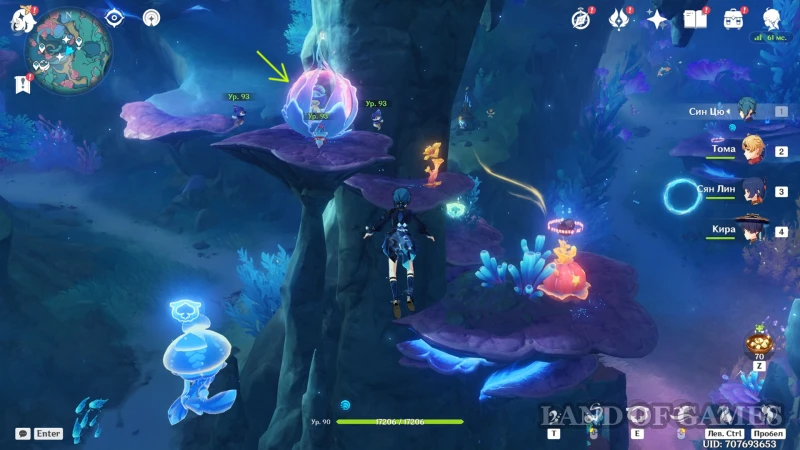Open the character profile head icon

(x=772, y=18)
